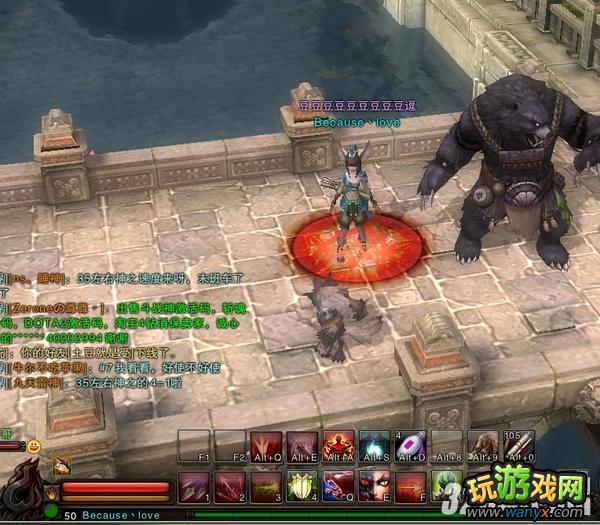Activate the skill in hotbar slot 1
This screenshot has width=600, height=525.
(x=194, y=487)
